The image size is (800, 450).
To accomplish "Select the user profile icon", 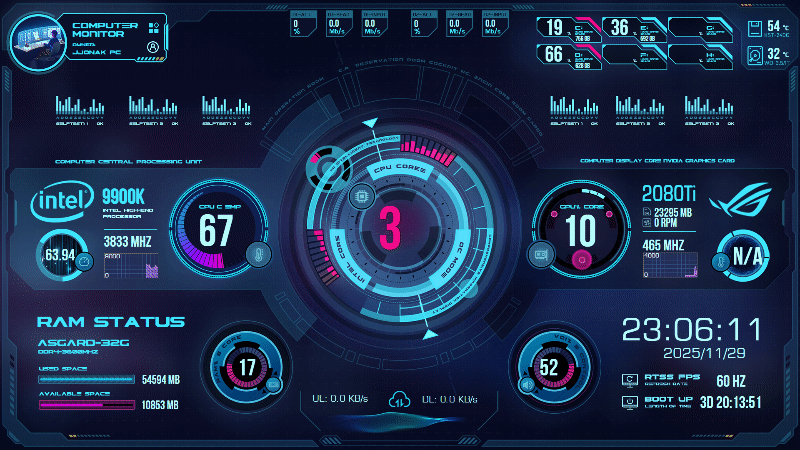I will pyautogui.click(x=152, y=46).
